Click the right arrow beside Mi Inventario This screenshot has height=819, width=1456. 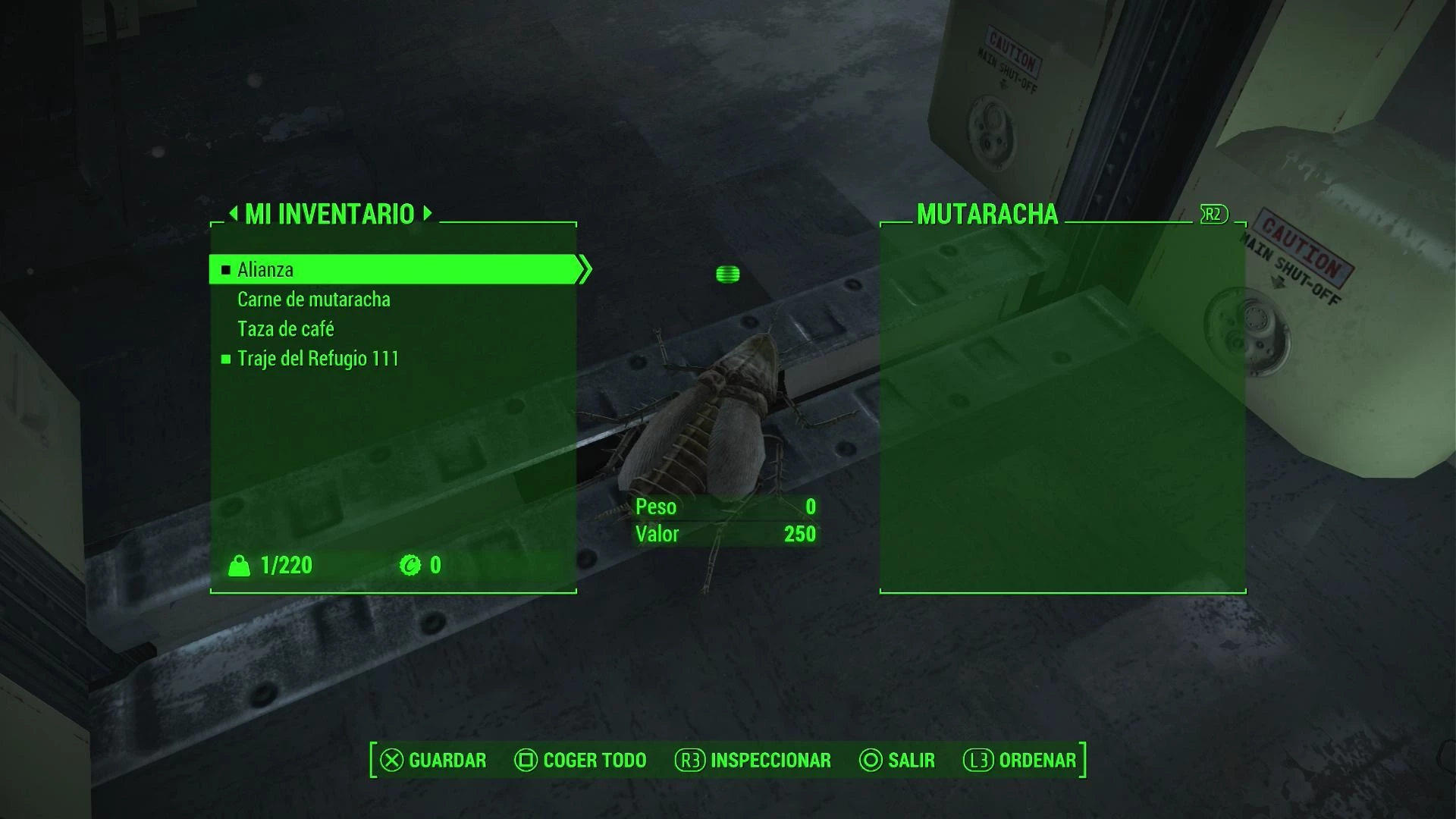[x=428, y=213]
